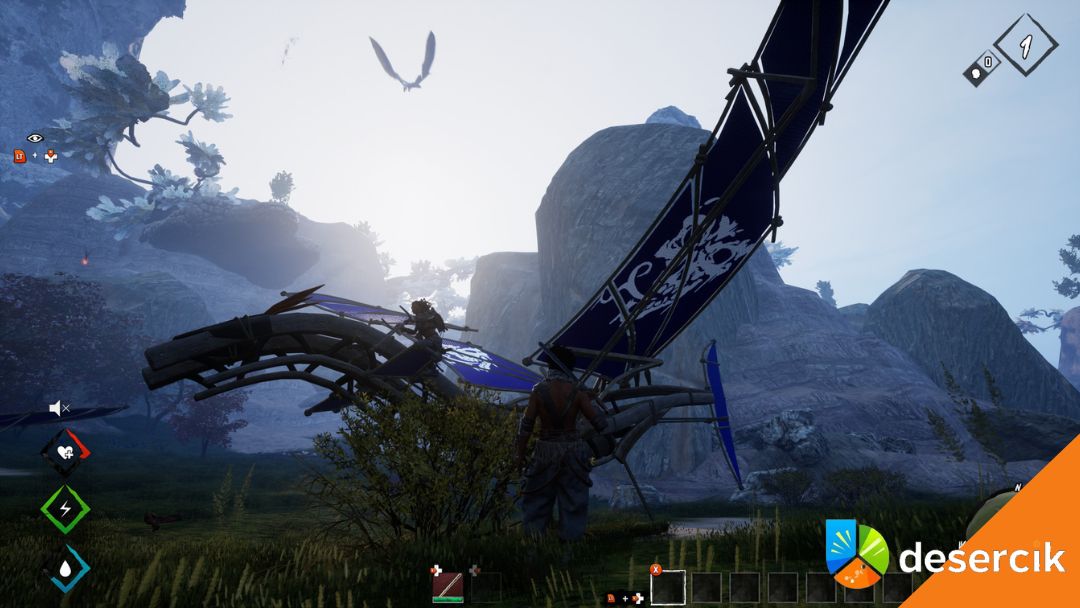
Task: Choose the white-outlined empty hotbar slot
Action: click(668, 587)
